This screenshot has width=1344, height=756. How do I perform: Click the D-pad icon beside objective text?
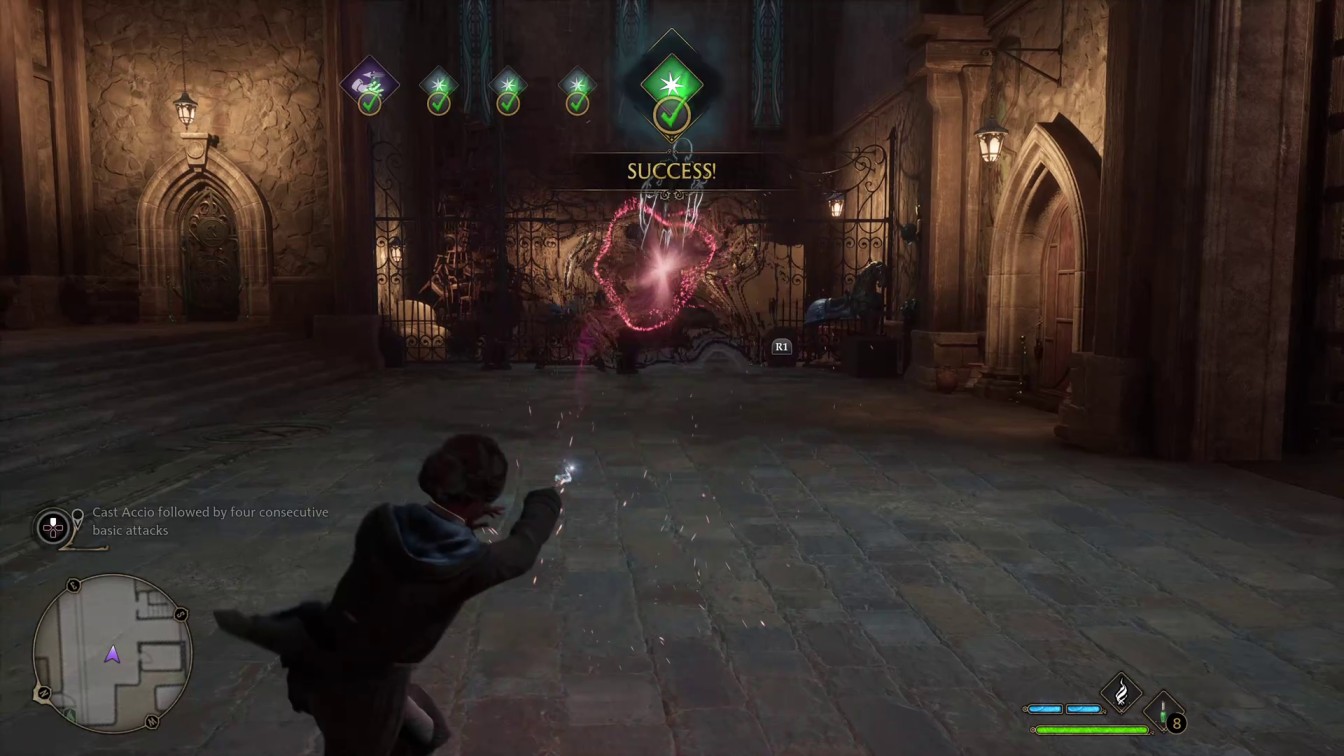(51, 527)
